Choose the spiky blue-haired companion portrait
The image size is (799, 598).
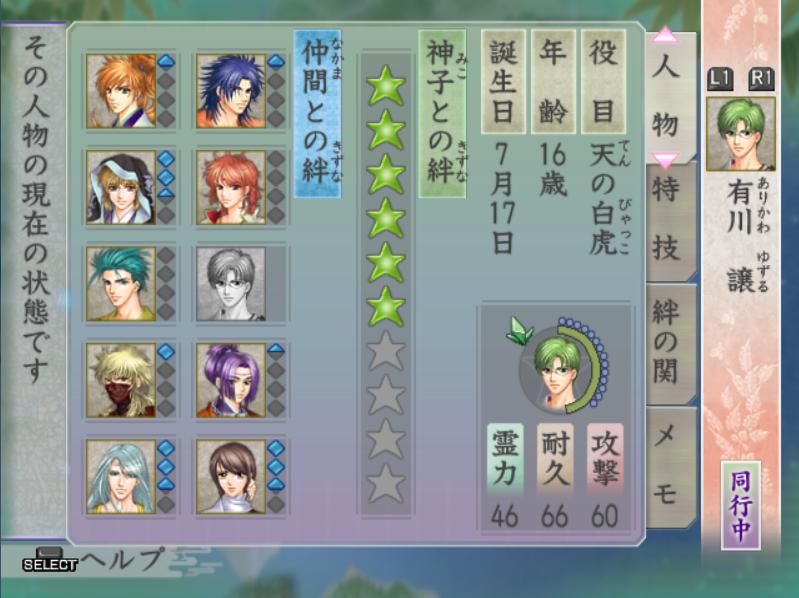click(230, 90)
